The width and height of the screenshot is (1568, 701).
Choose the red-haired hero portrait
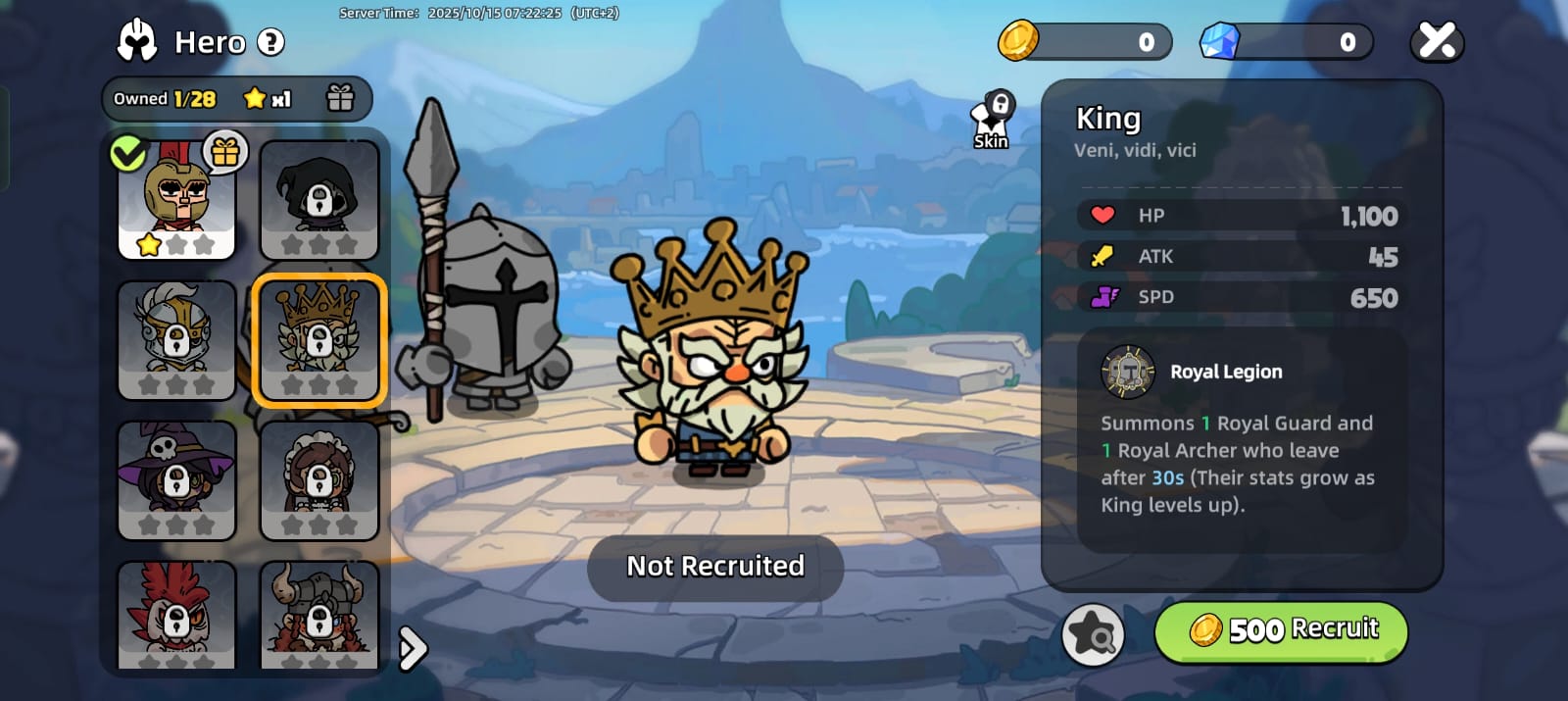point(176,616)
